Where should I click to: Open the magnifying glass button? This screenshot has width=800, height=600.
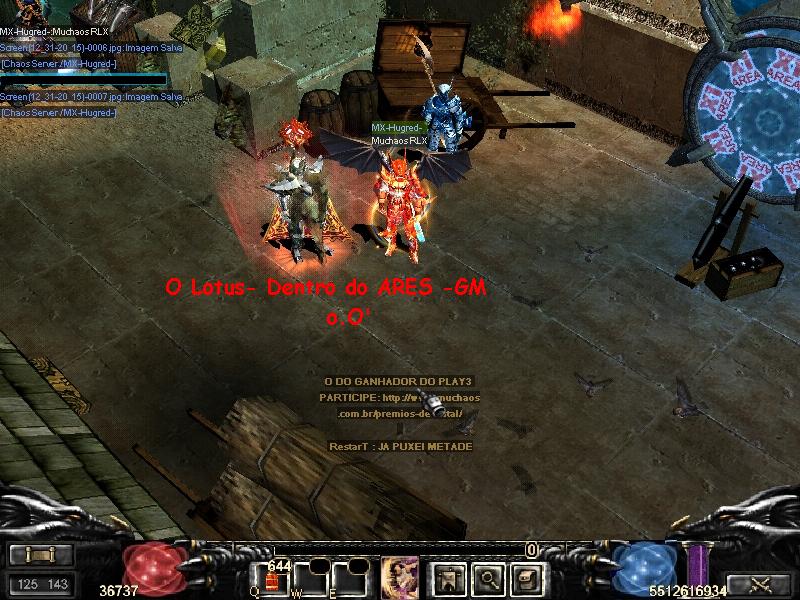point(487,577)
